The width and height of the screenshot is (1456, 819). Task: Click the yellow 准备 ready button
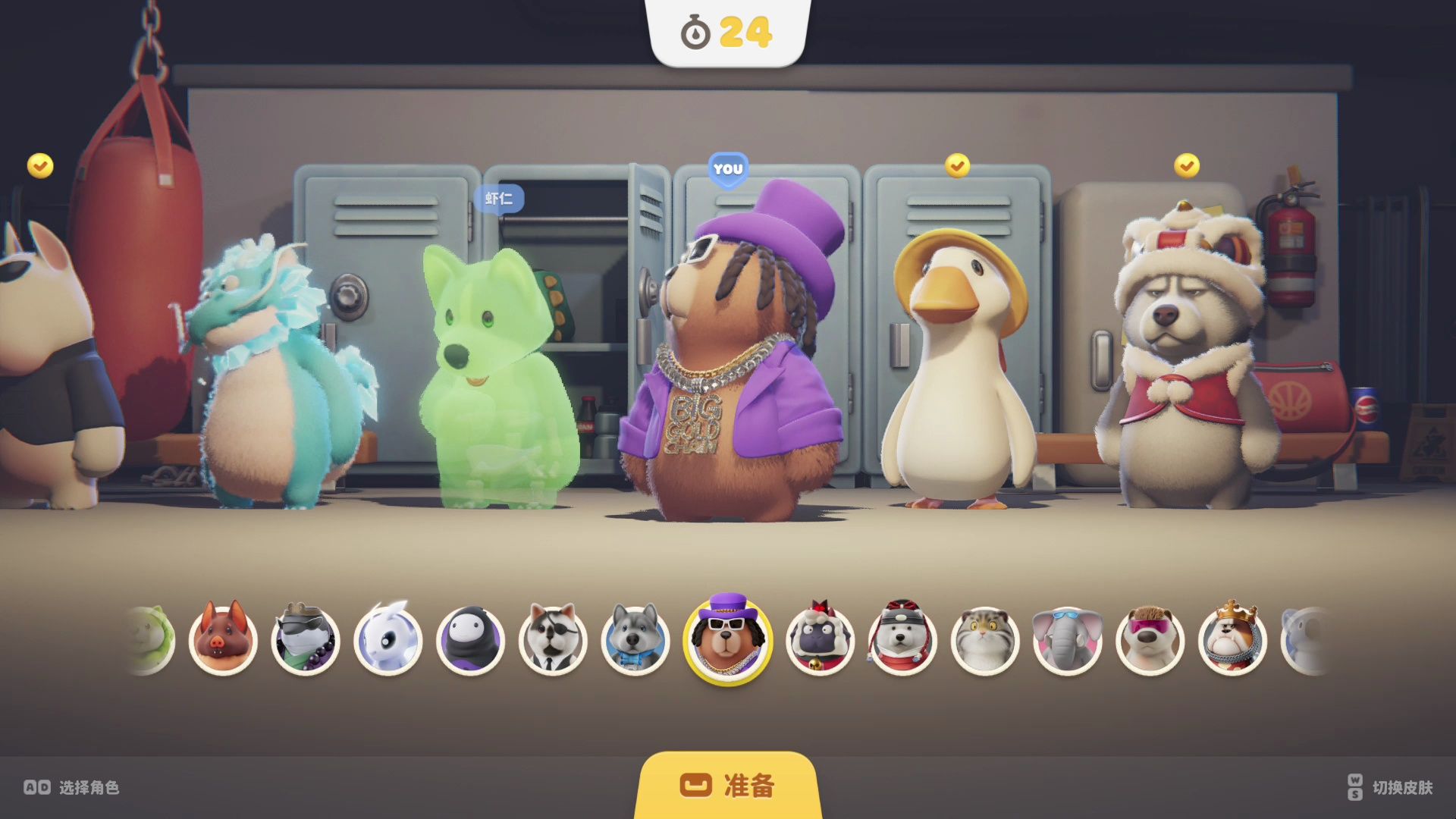[x=727, y=786]
